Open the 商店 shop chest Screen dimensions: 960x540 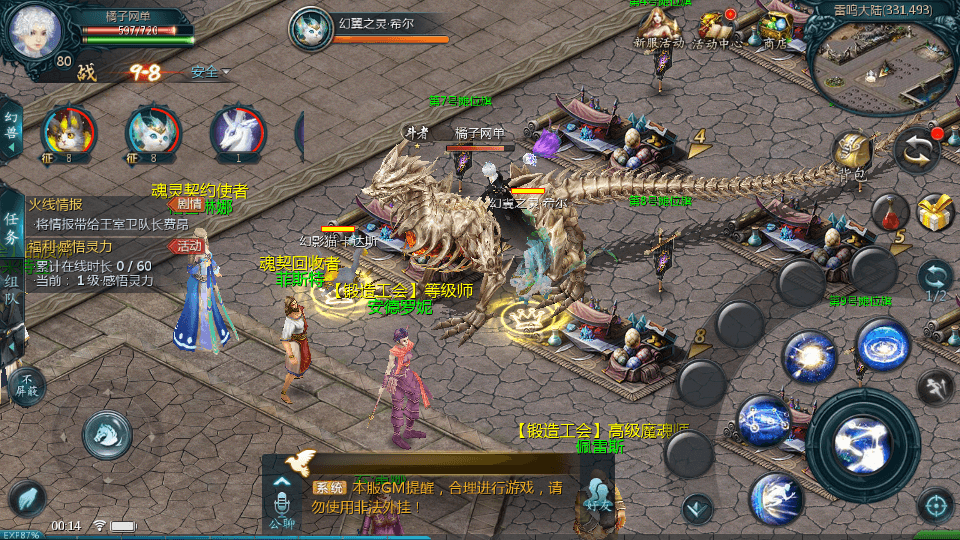point(774,27)
